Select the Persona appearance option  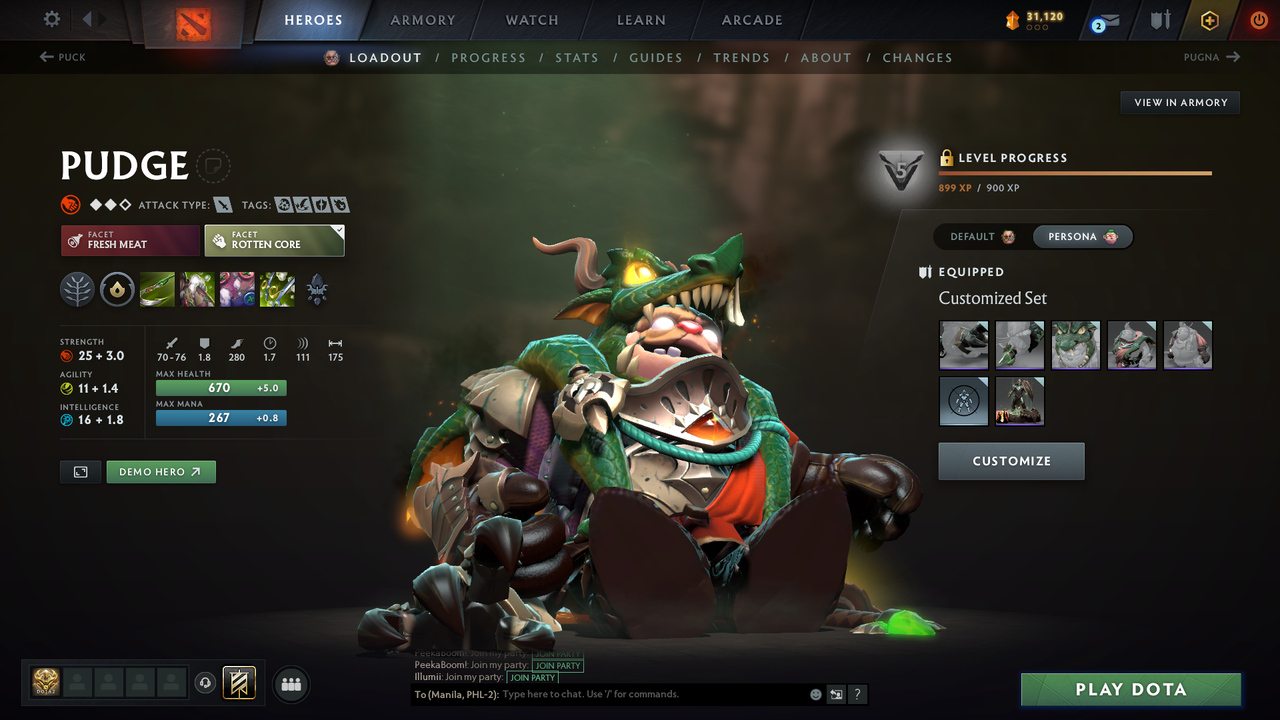(1083, 236)
